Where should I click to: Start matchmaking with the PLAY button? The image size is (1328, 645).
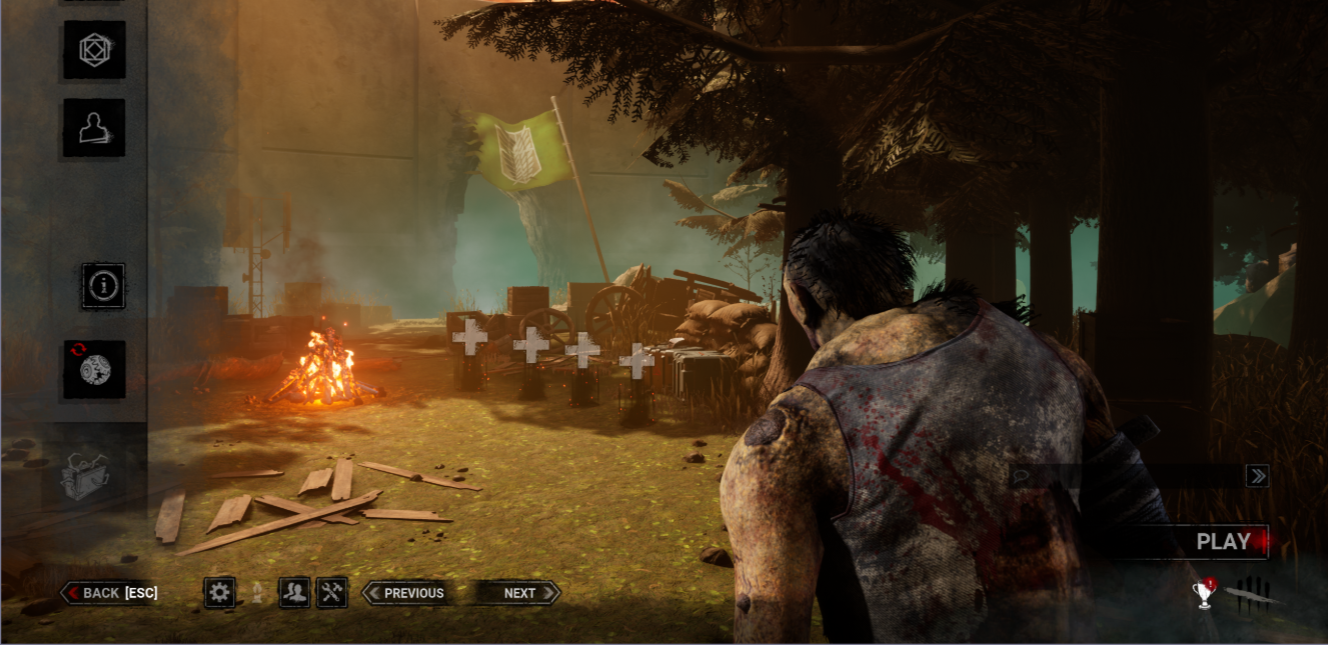[1222, 542]
